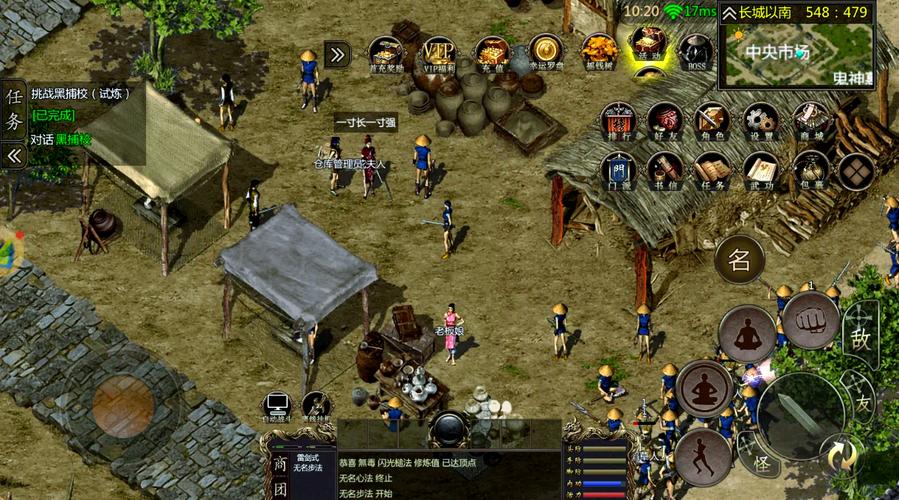Select the 怪 monster target button
The width and height of the screenshot is (899, 500).
(x=764, y=464)
